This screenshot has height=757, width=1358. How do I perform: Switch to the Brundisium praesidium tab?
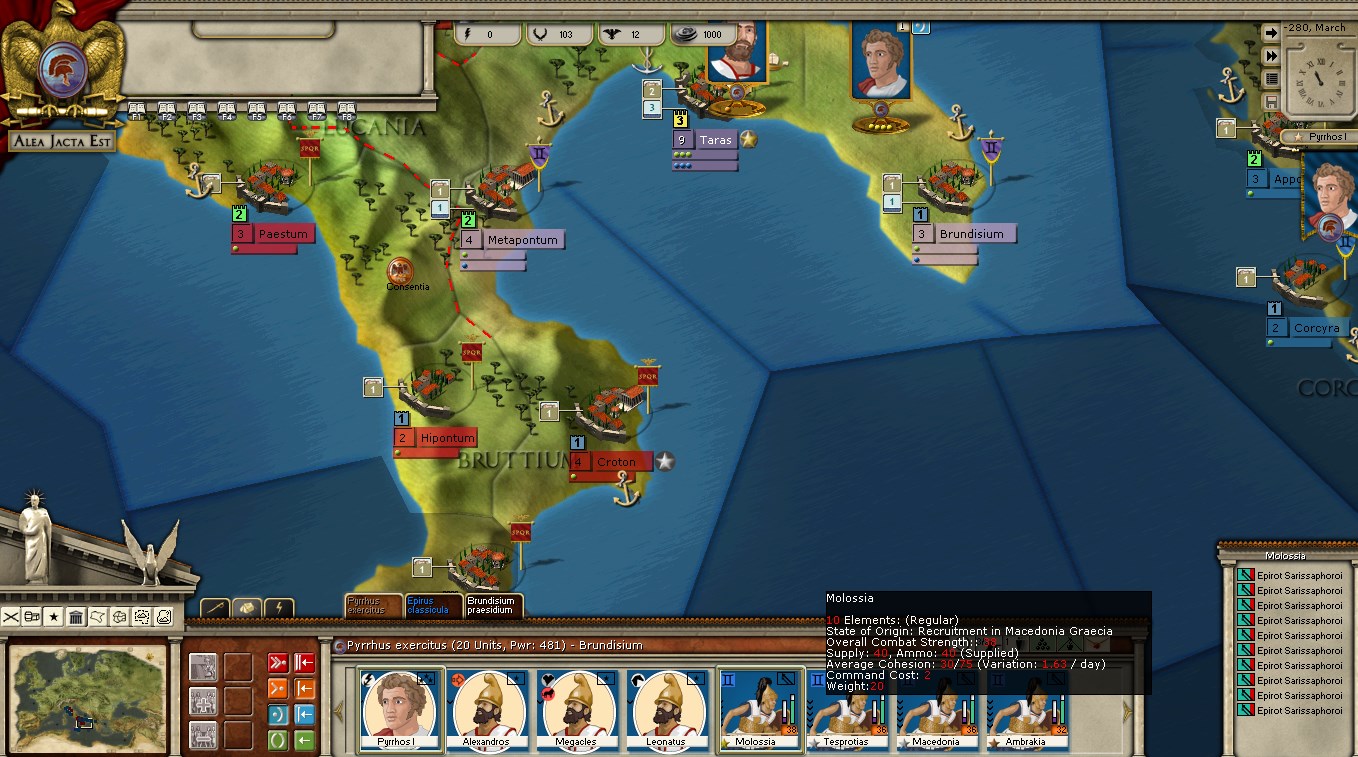(x=492, y=605)
